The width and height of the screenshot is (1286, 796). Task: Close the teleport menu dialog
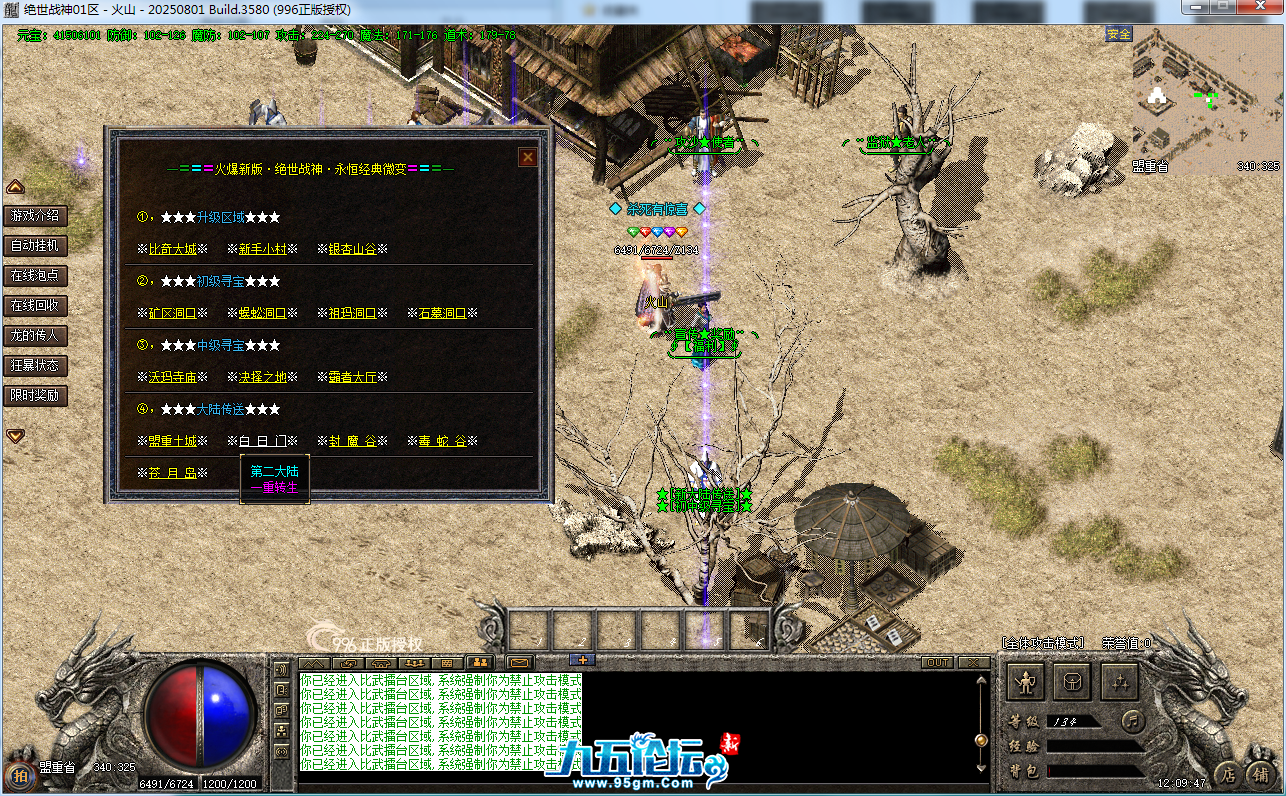(527, 157)
